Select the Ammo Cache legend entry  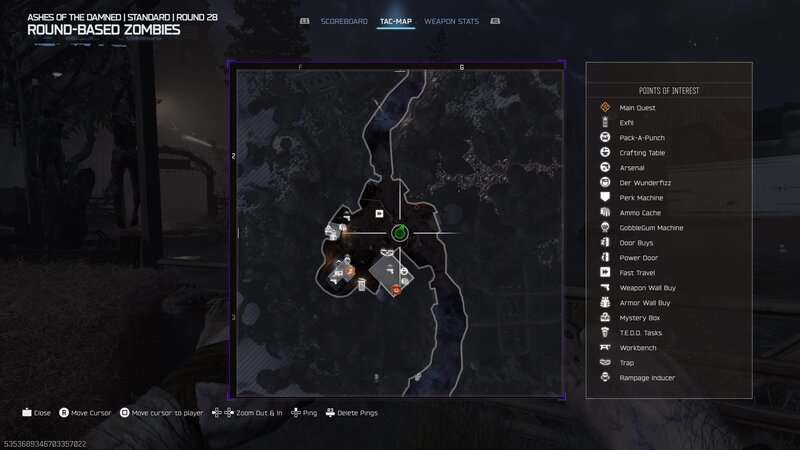pos(640,212)
